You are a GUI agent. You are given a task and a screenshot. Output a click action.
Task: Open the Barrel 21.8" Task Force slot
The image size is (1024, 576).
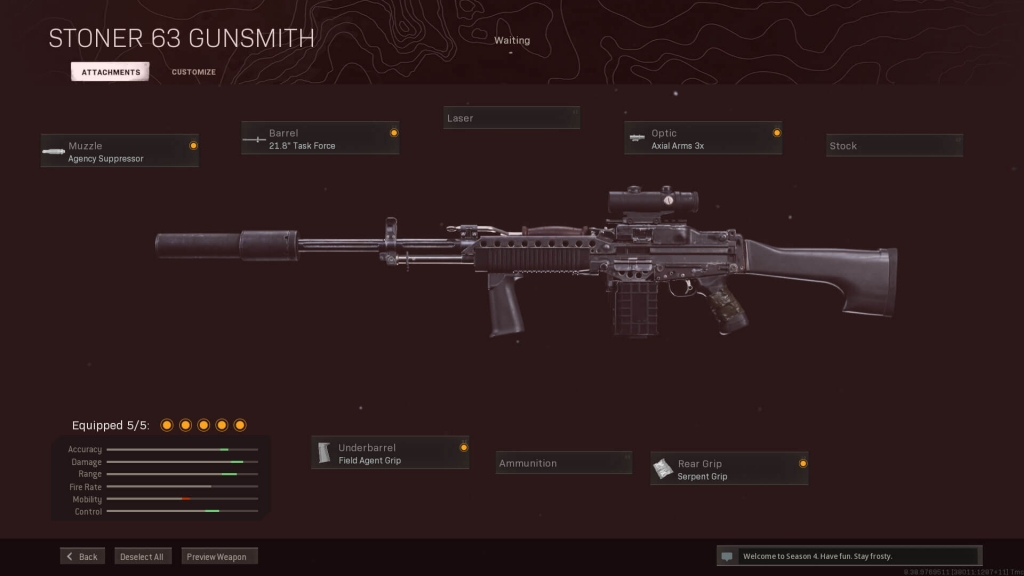(320, 138)
